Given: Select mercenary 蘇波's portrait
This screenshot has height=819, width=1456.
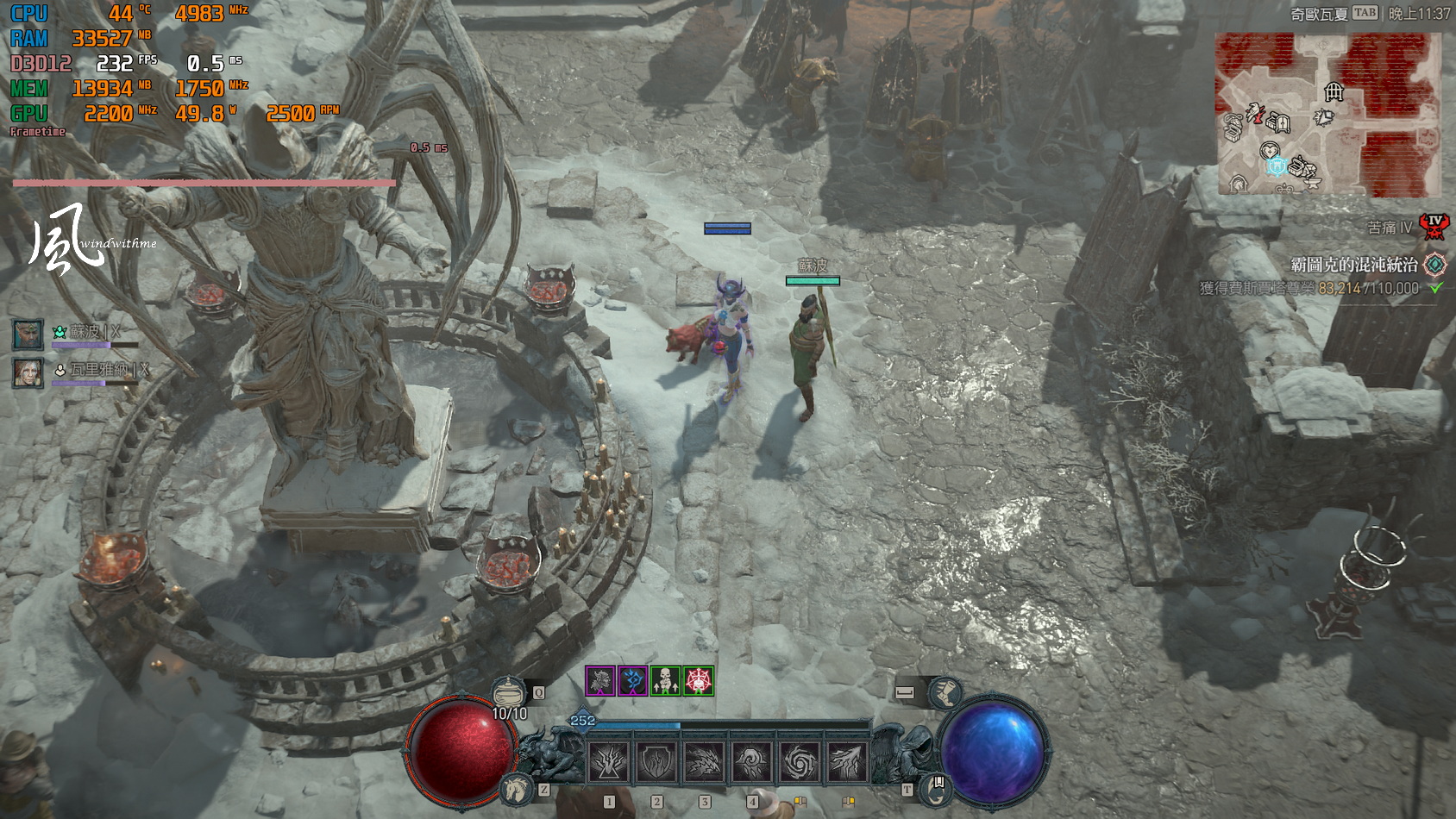Looking at the screenshot, I should click(28, 334).
